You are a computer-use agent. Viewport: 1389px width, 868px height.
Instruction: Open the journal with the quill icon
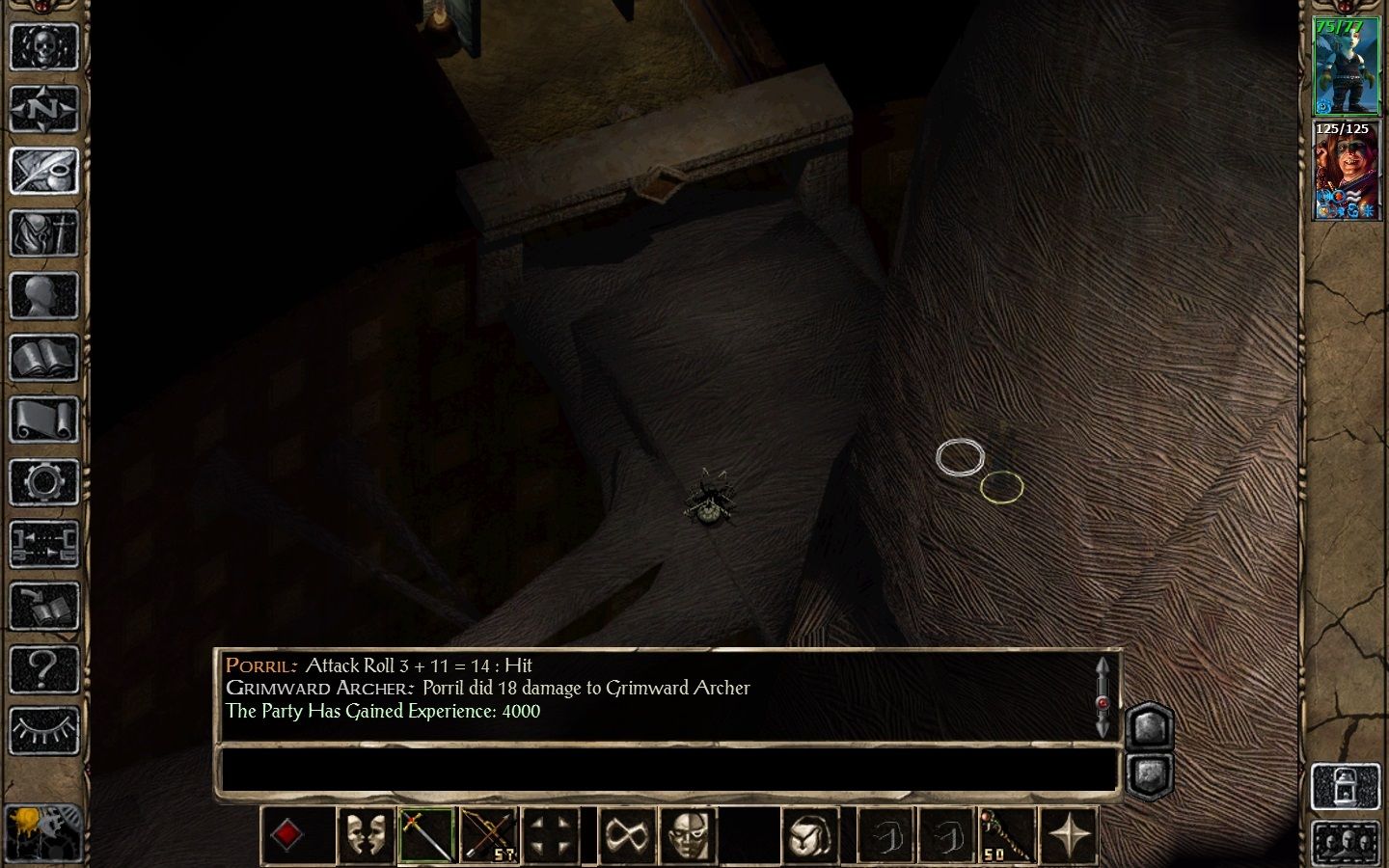[x=43, y=171]
